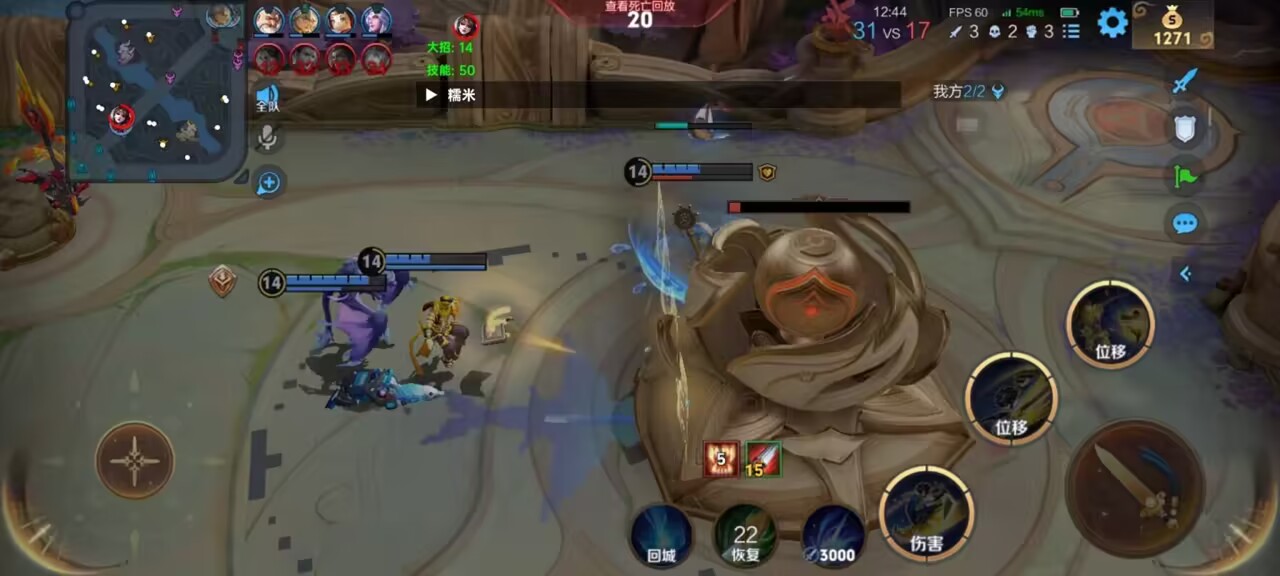
Task: Open the scoreboard list icon
Action: (x=1071, y=31)
